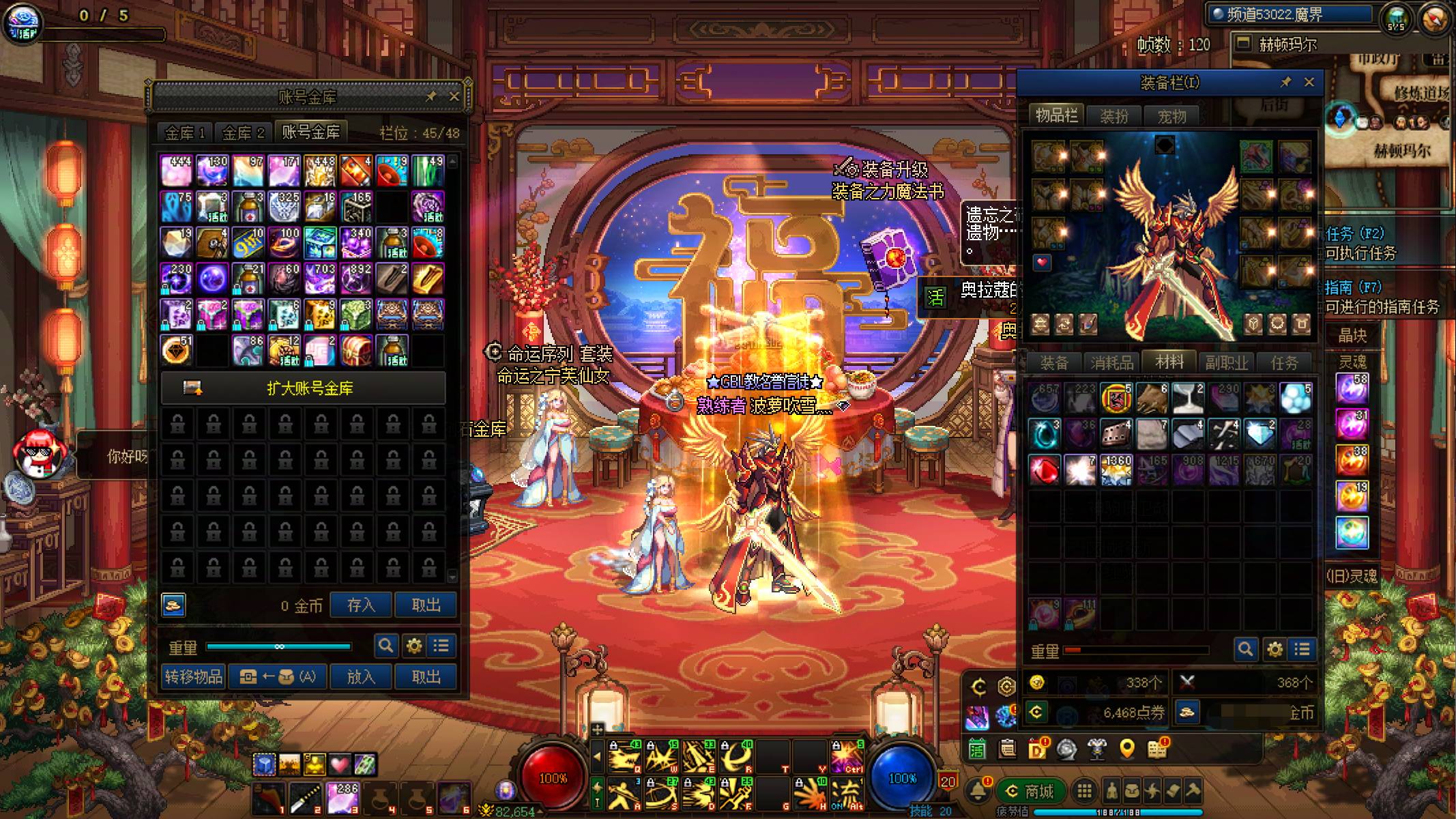Image resolution: width=1456 pixels, height=819 pixels.
Task: Click the 转移物品 transfer items button
Action: coord(193,676)
